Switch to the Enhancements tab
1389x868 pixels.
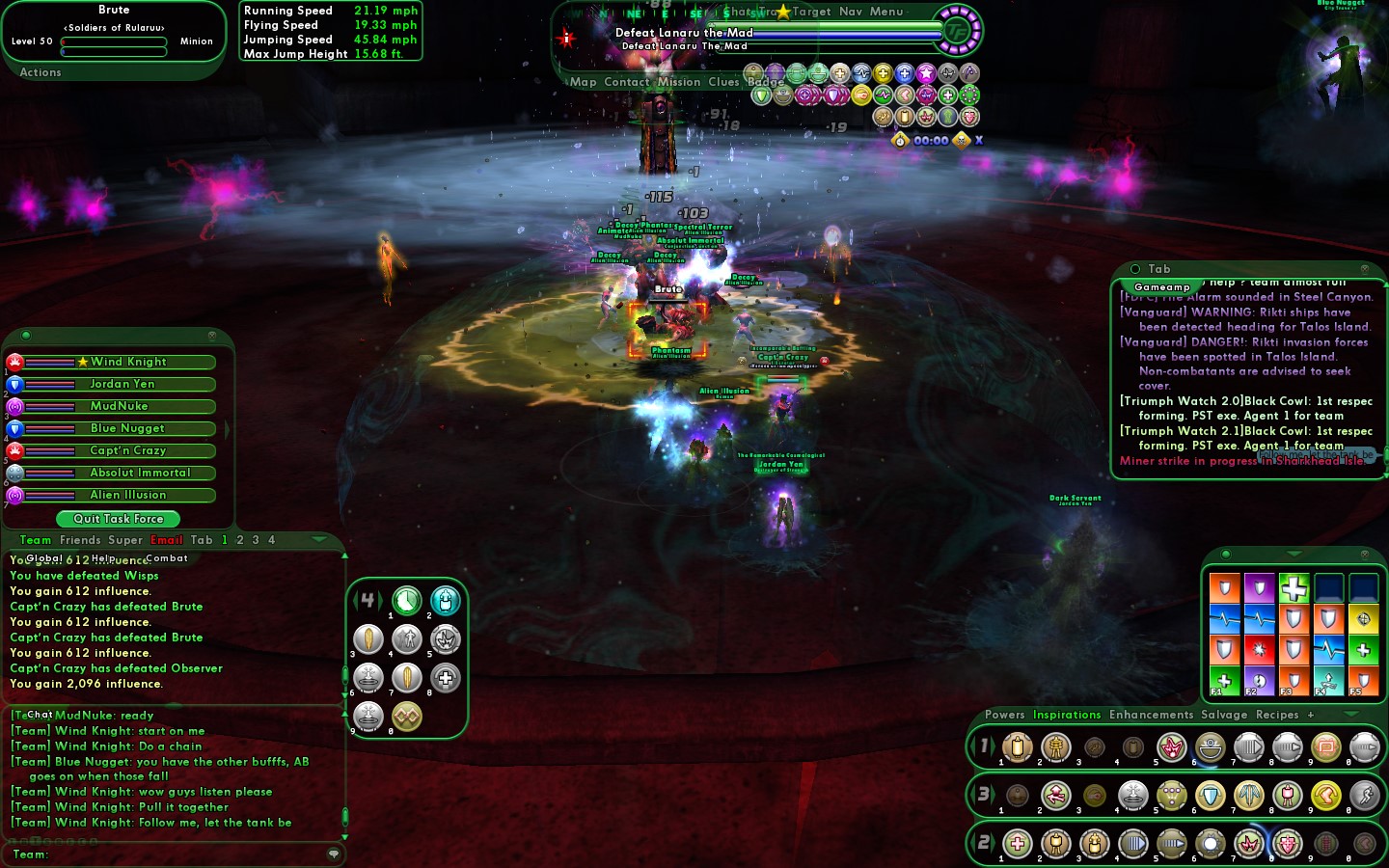coord(1151,715)
